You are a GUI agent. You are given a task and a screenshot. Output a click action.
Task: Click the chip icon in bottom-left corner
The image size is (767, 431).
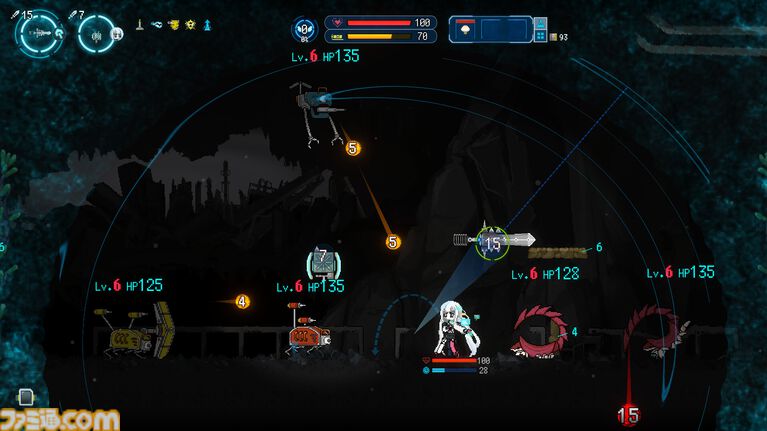tap(26, 397)
